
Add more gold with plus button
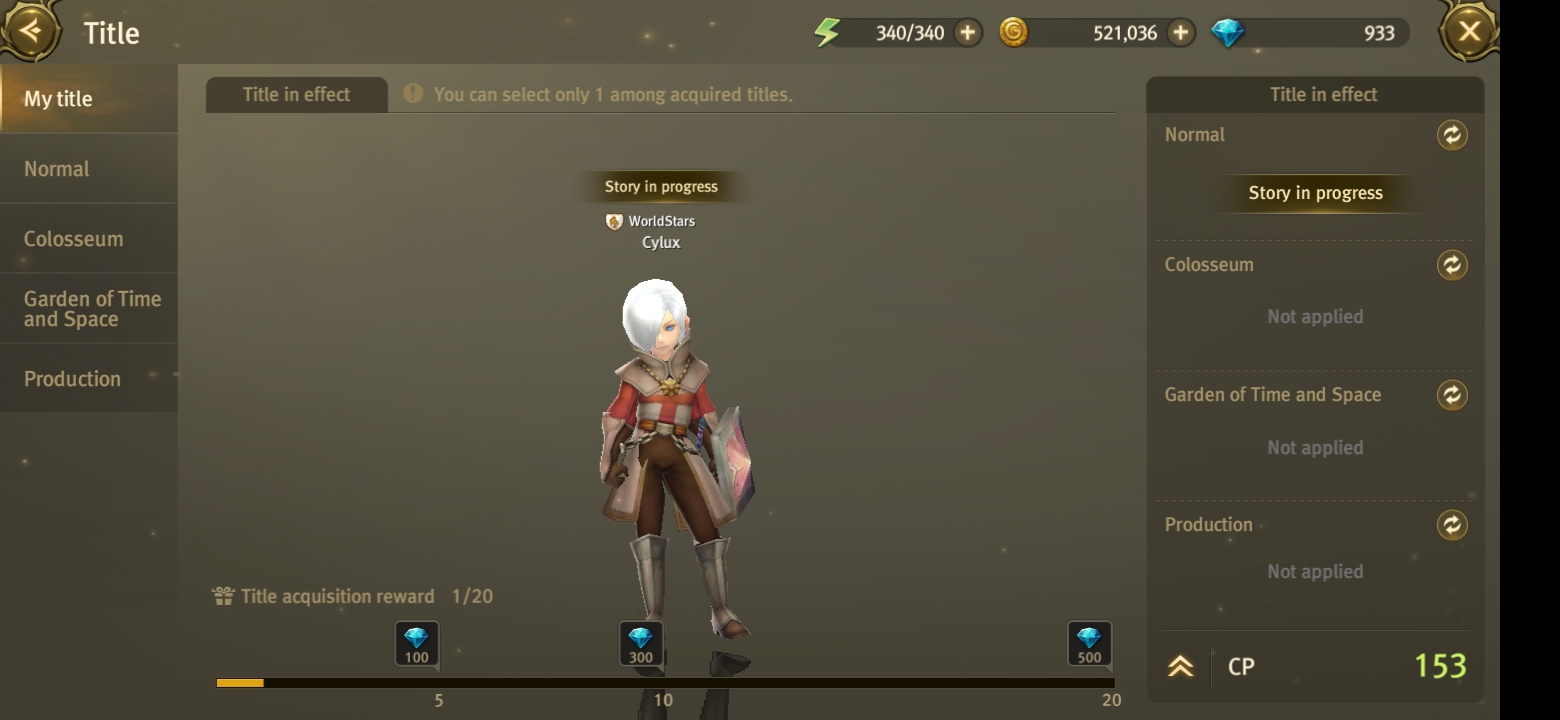pos(1181,33)
